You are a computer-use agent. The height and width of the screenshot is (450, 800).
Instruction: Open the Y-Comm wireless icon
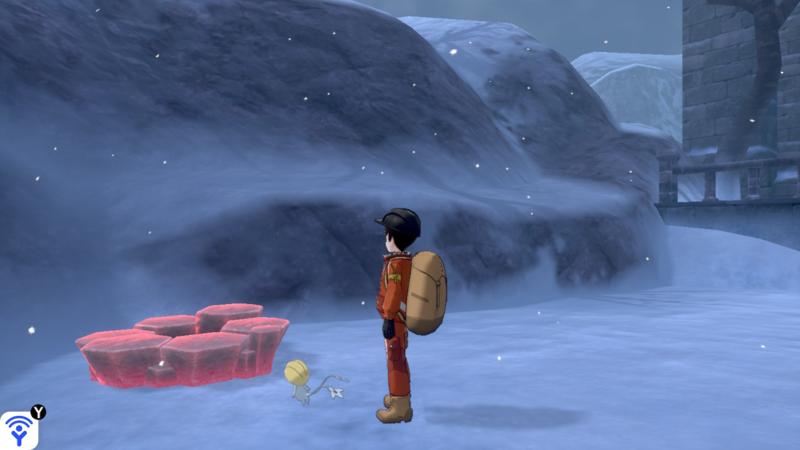coord(19,430)
